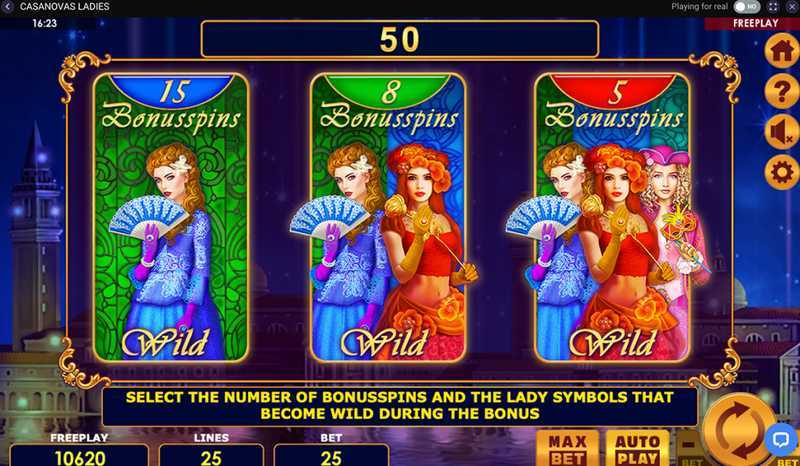Viewport: 800px width, 466px height.
Task: Select the 8 Bonusspins card
Action: pos(388,216)
